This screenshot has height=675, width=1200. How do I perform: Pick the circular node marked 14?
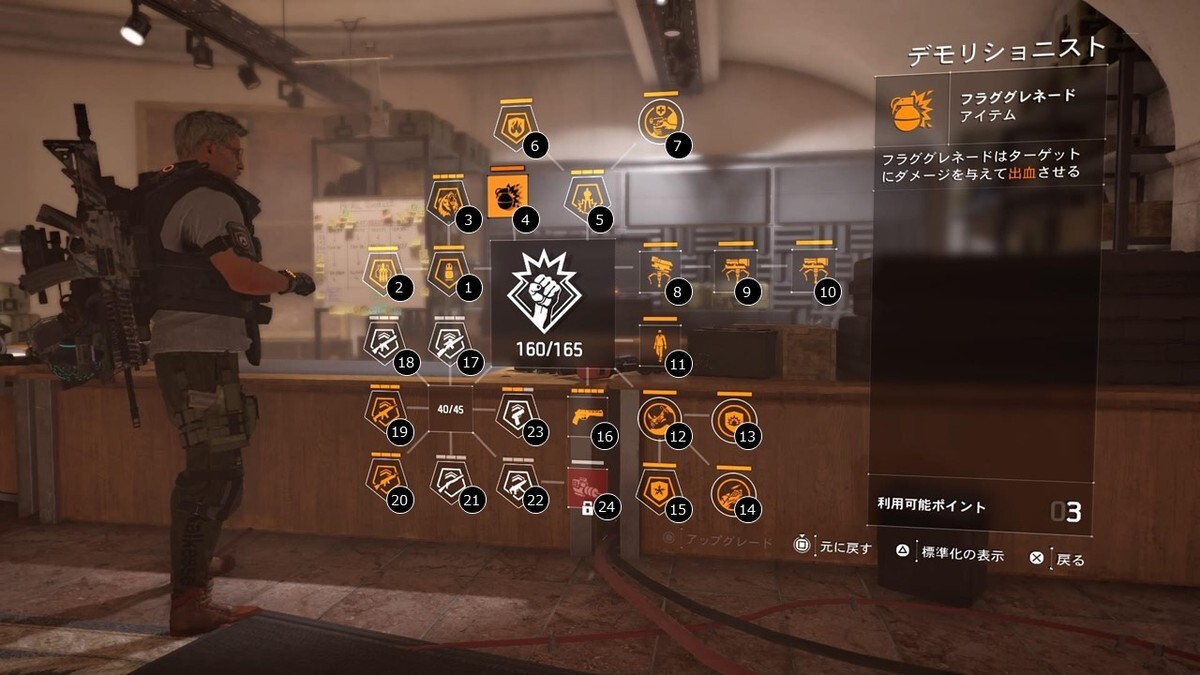pos(732,490)
